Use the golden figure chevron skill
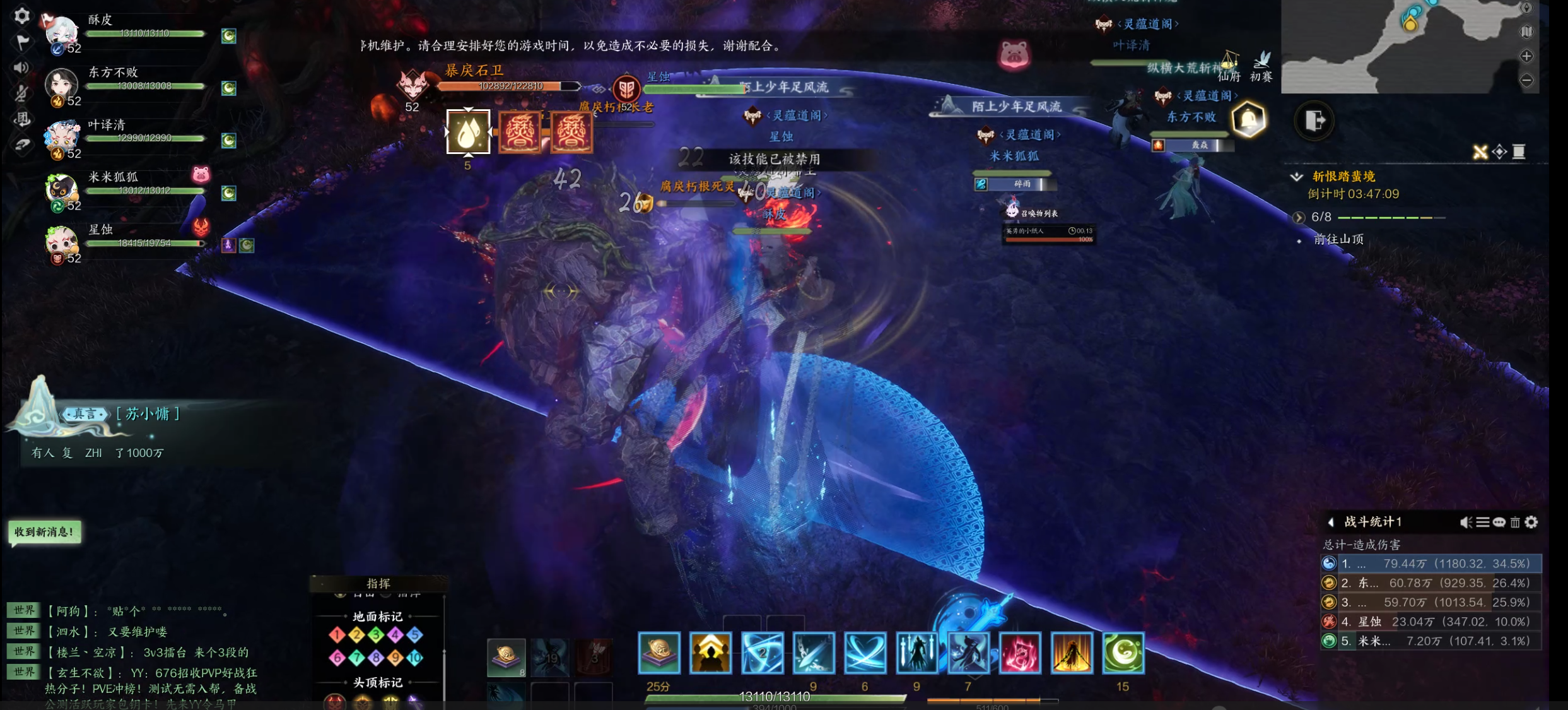This screenshot has width=1568, height=710. 710,653
